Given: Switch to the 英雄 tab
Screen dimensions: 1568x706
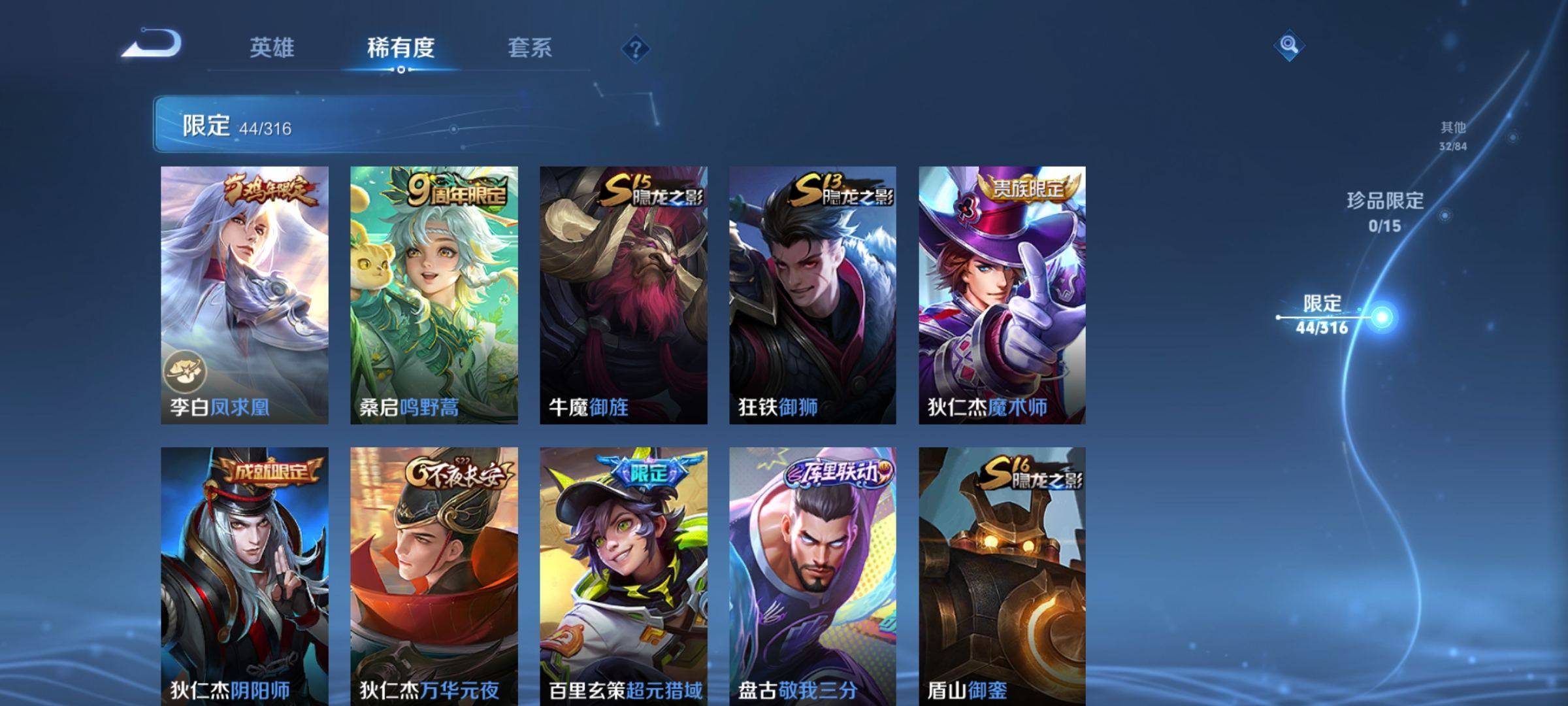Looking at the screenshot, I should pyautogui.click(x=272, y=48).
